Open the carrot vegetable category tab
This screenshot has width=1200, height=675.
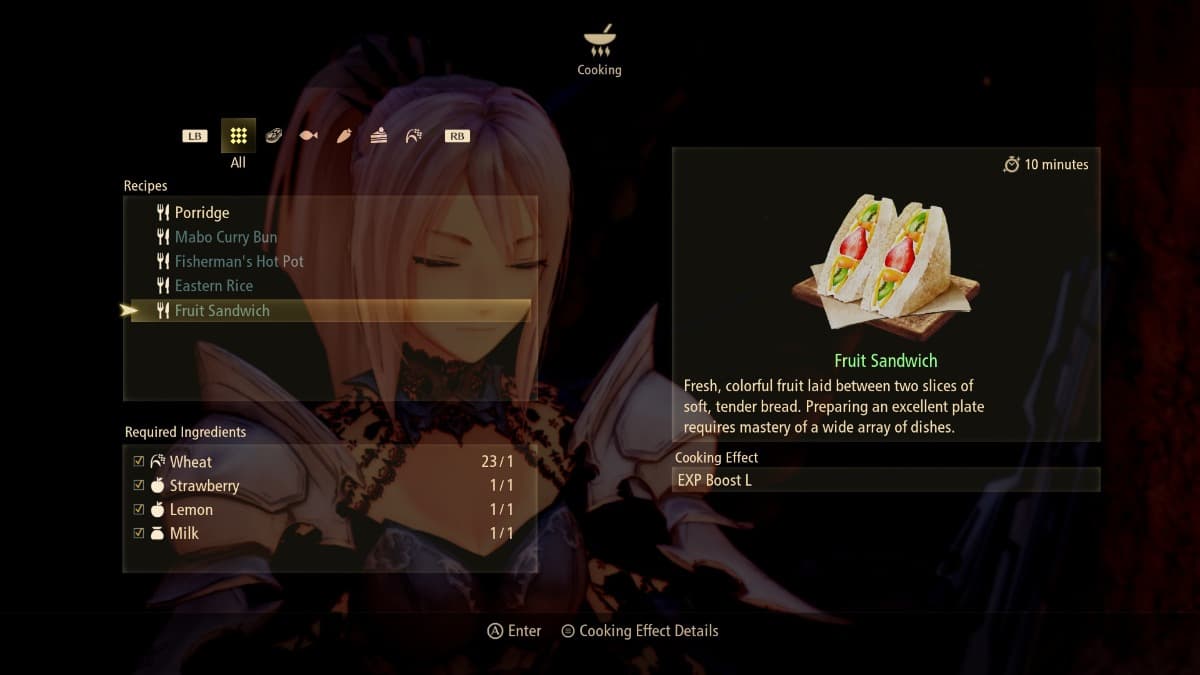(343, 136)
